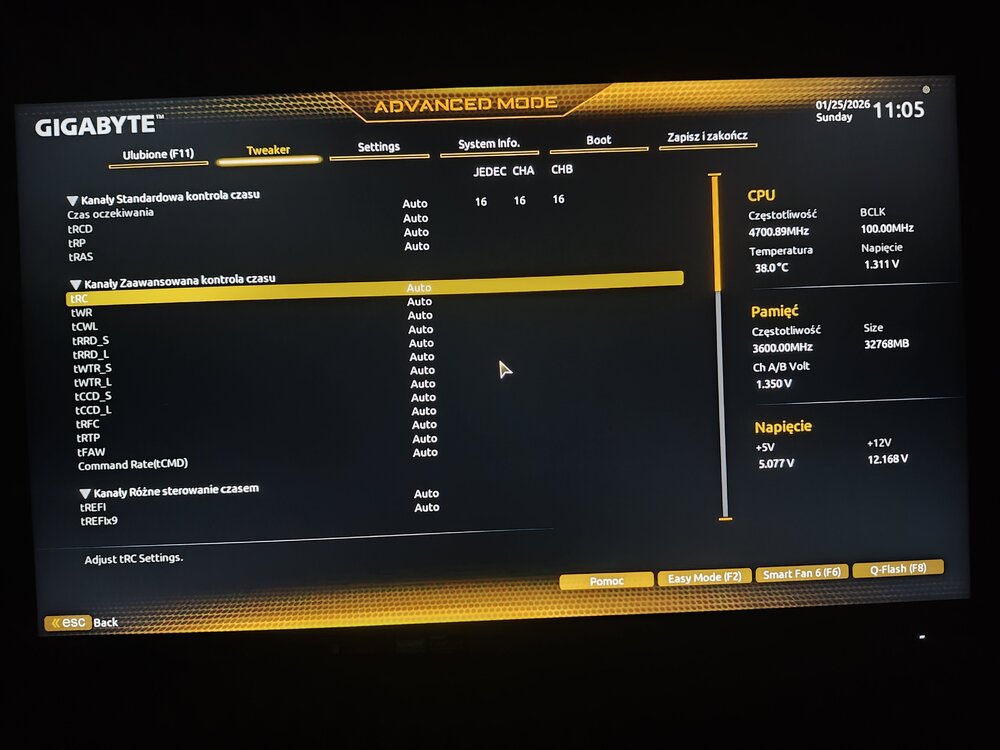Click the vertical scrollbar of the settings list

click(x=721, y=400)
